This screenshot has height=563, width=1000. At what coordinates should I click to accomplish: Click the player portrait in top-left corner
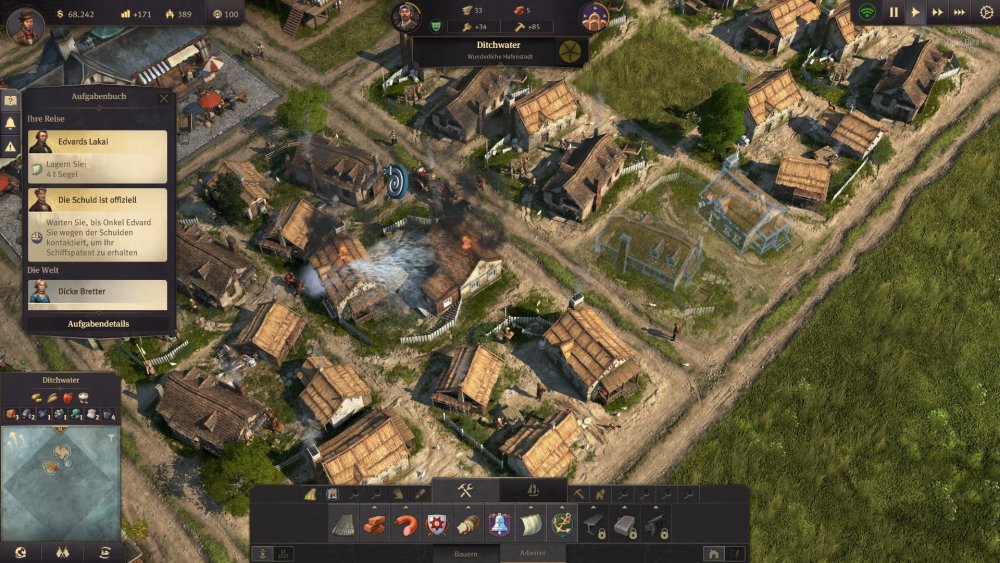tap(25, 24)
